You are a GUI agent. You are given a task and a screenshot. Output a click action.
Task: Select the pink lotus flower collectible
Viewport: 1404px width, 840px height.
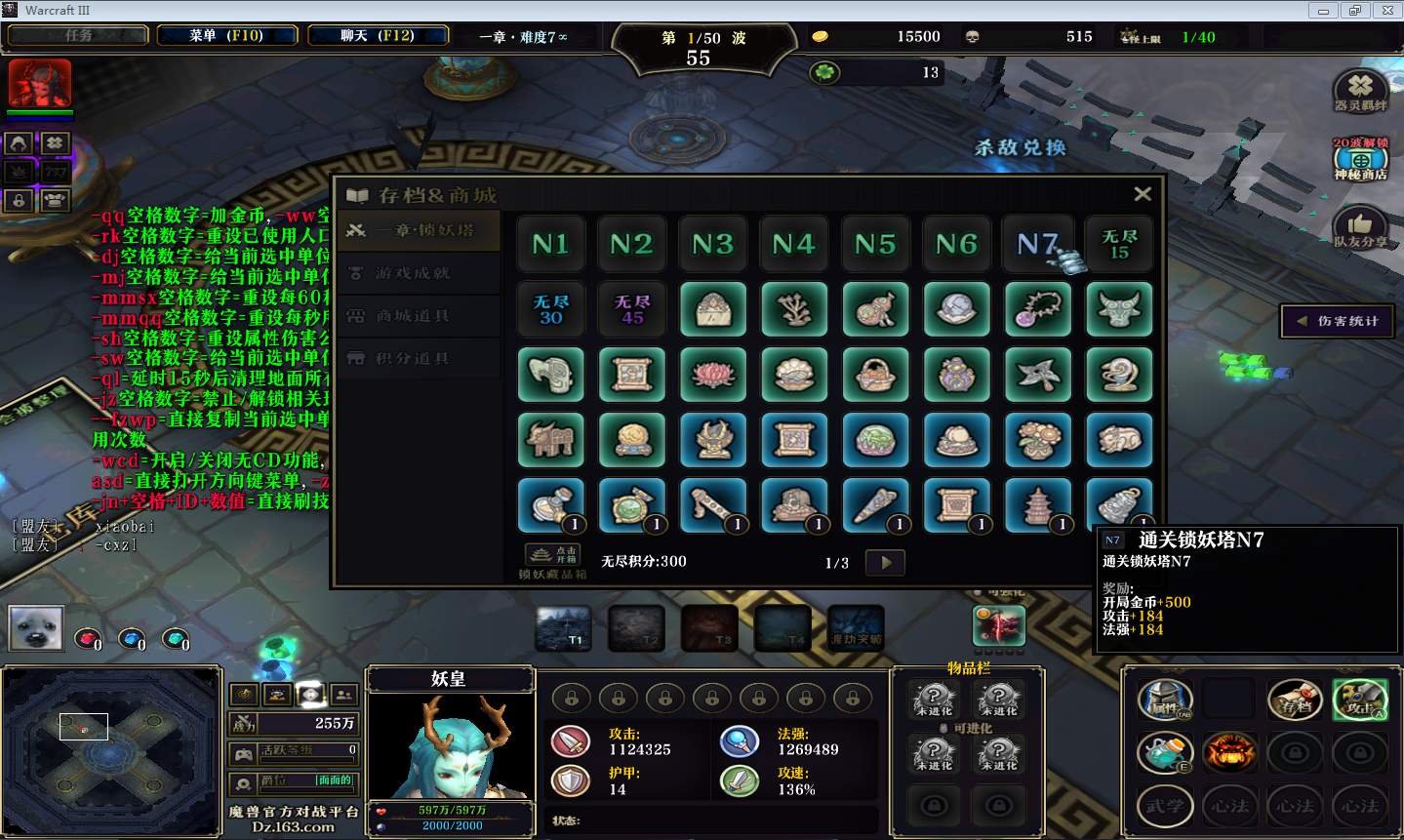[x=713, y=375]
